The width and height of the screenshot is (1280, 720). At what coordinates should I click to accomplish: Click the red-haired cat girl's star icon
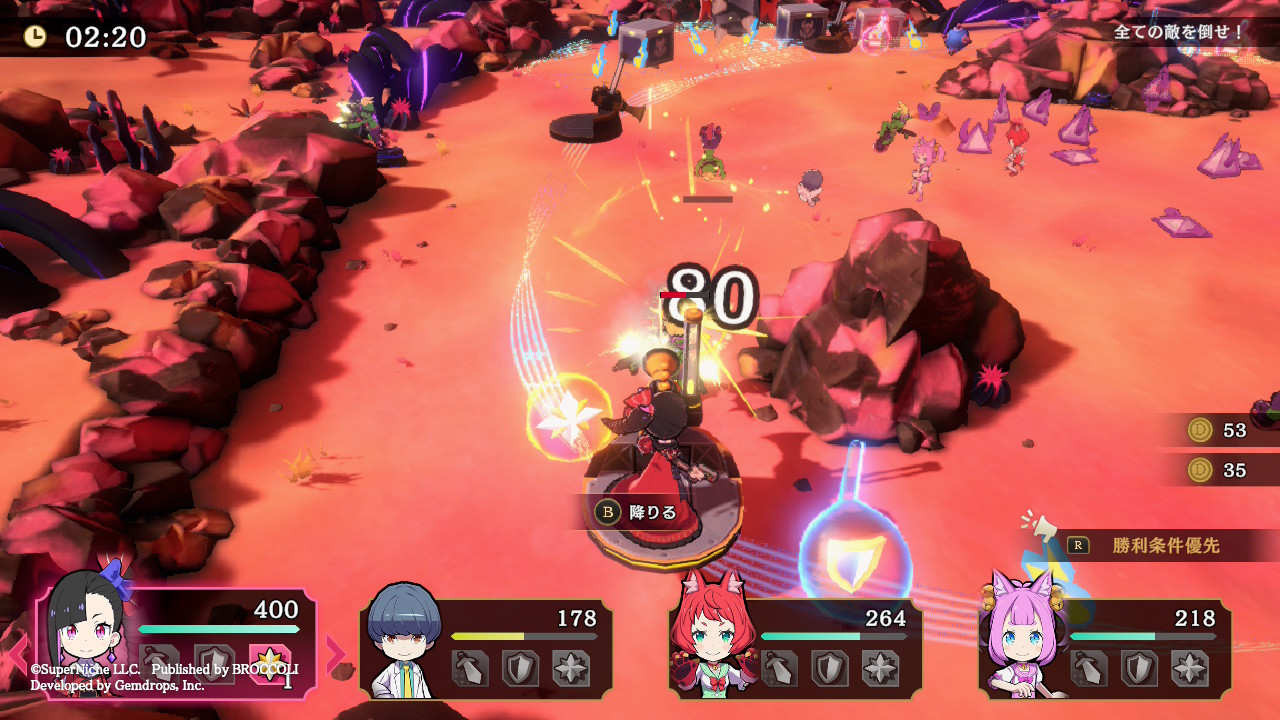tap(881, 668)
